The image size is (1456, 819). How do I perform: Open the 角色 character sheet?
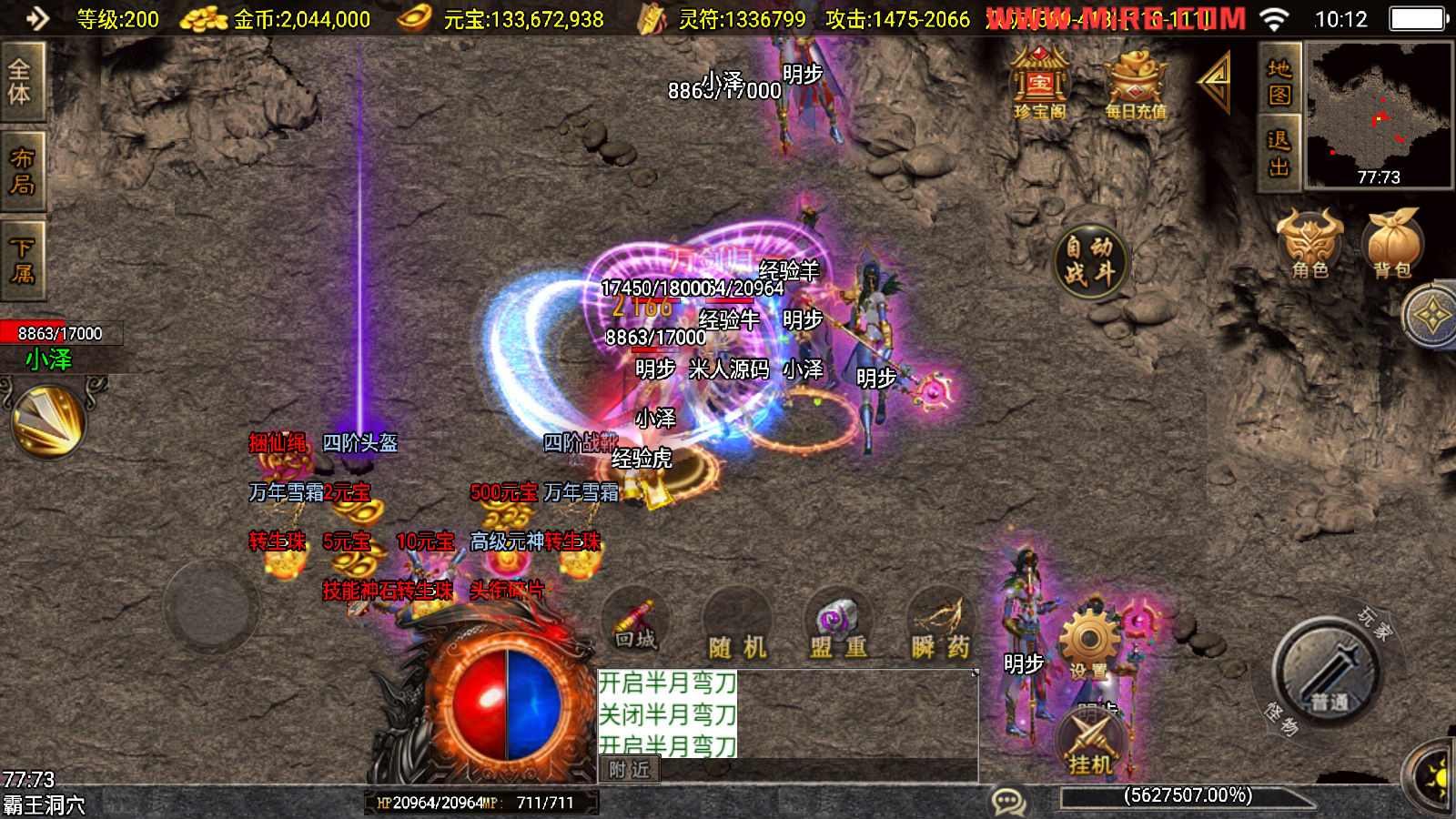pos(1310,243)
